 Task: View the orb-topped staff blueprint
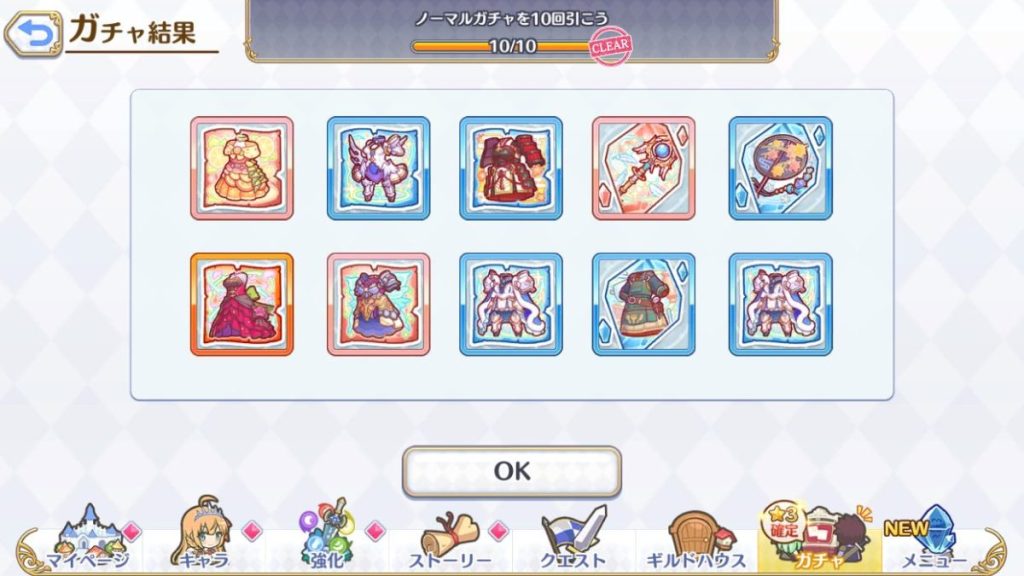tap(643, 168)
